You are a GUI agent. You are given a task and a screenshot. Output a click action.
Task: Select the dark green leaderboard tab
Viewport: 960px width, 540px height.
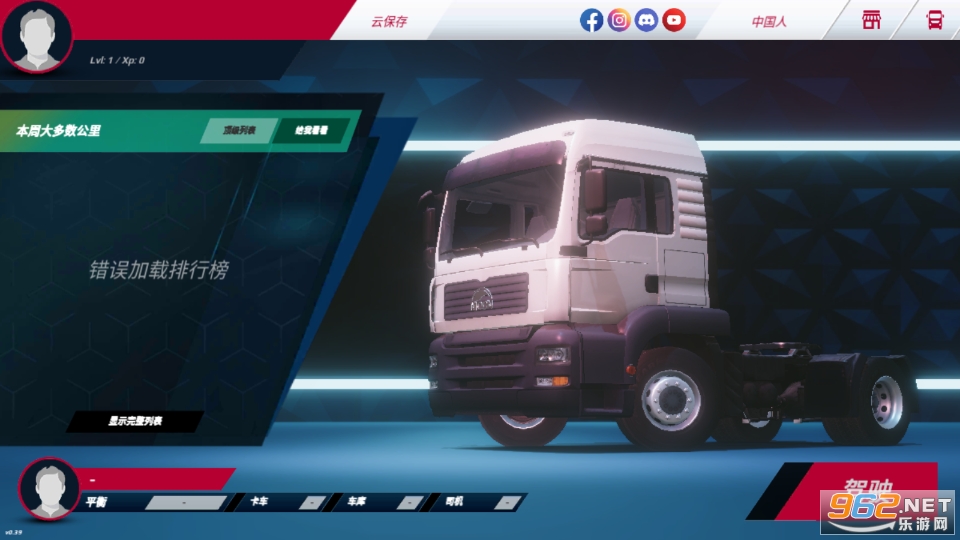point(311,131)
